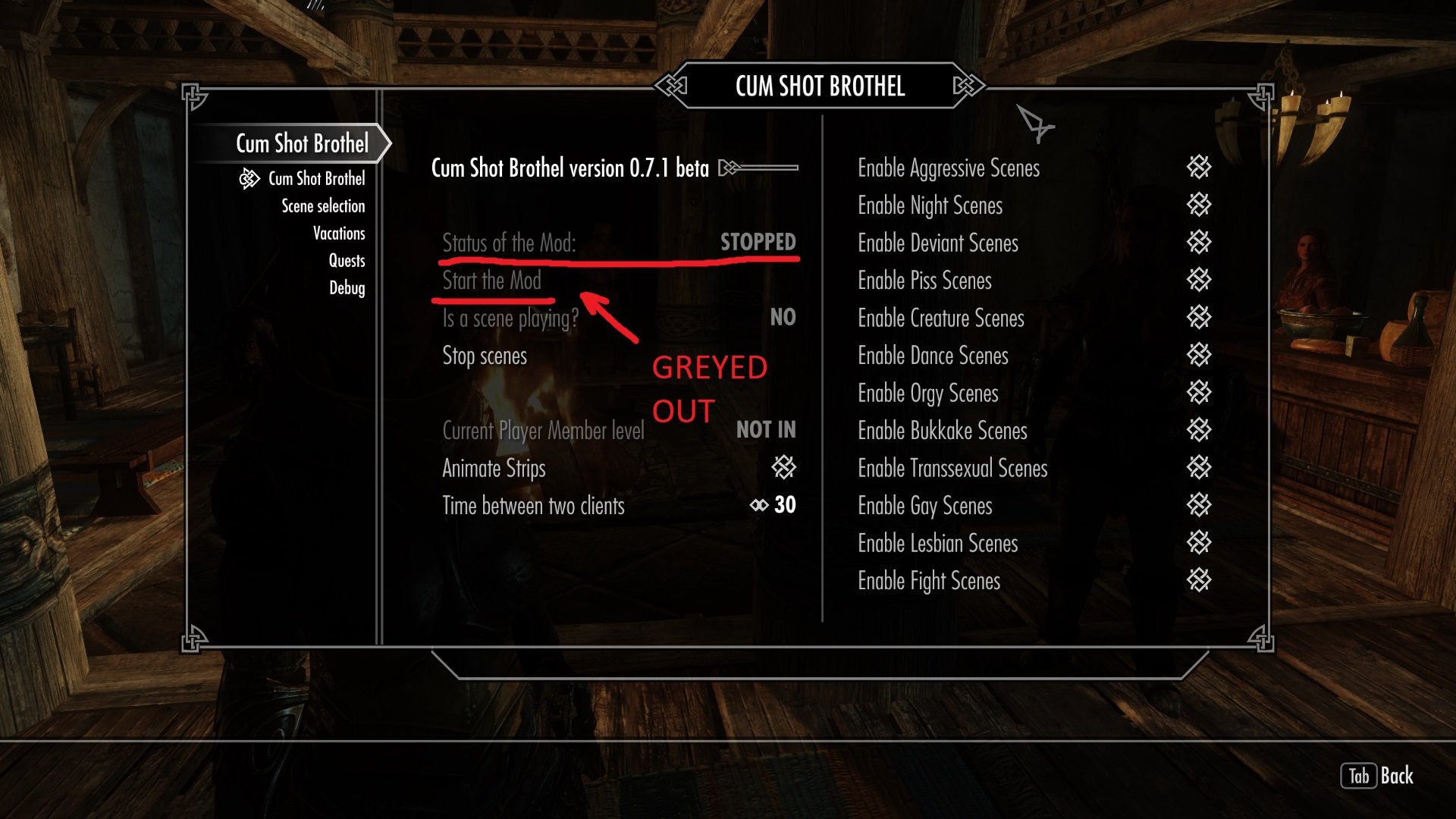Screen dimensions: 1456x819
Task: Open the Quests page
Action: tap(347, 261)
